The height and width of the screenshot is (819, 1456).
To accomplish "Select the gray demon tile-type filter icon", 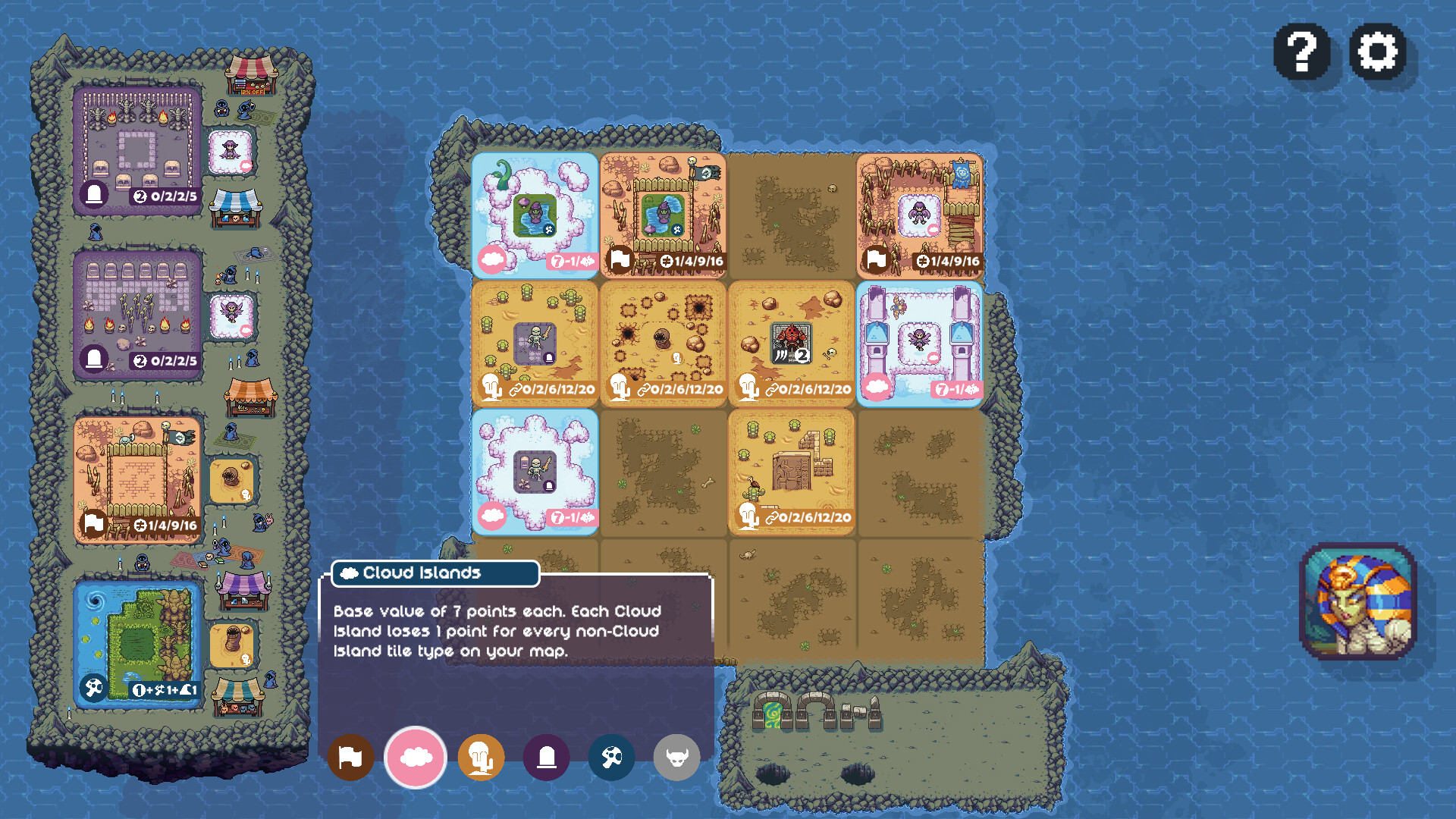I will [x=676, y=758].
